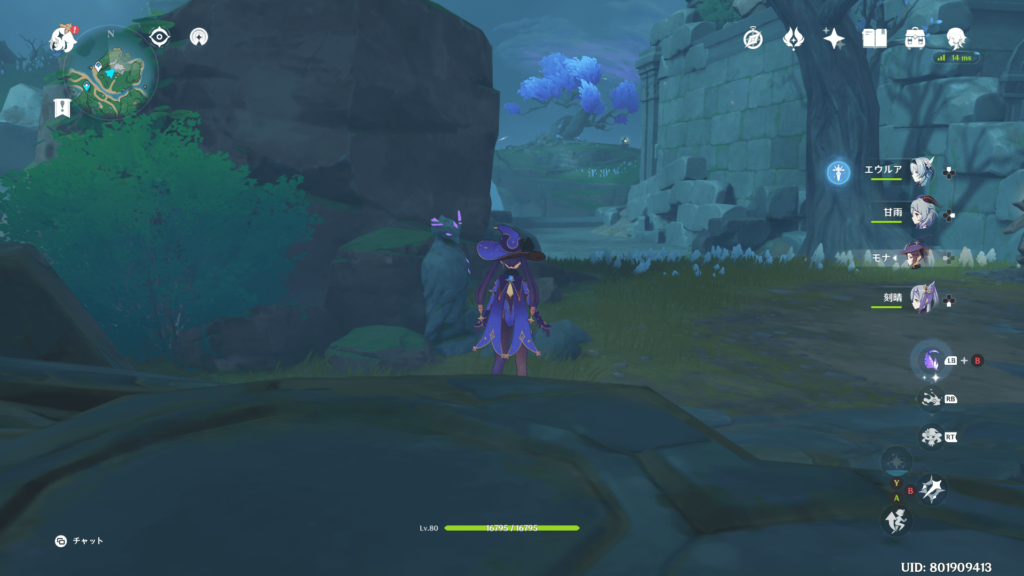Open the Paimon menu

(x=64, y=40)
